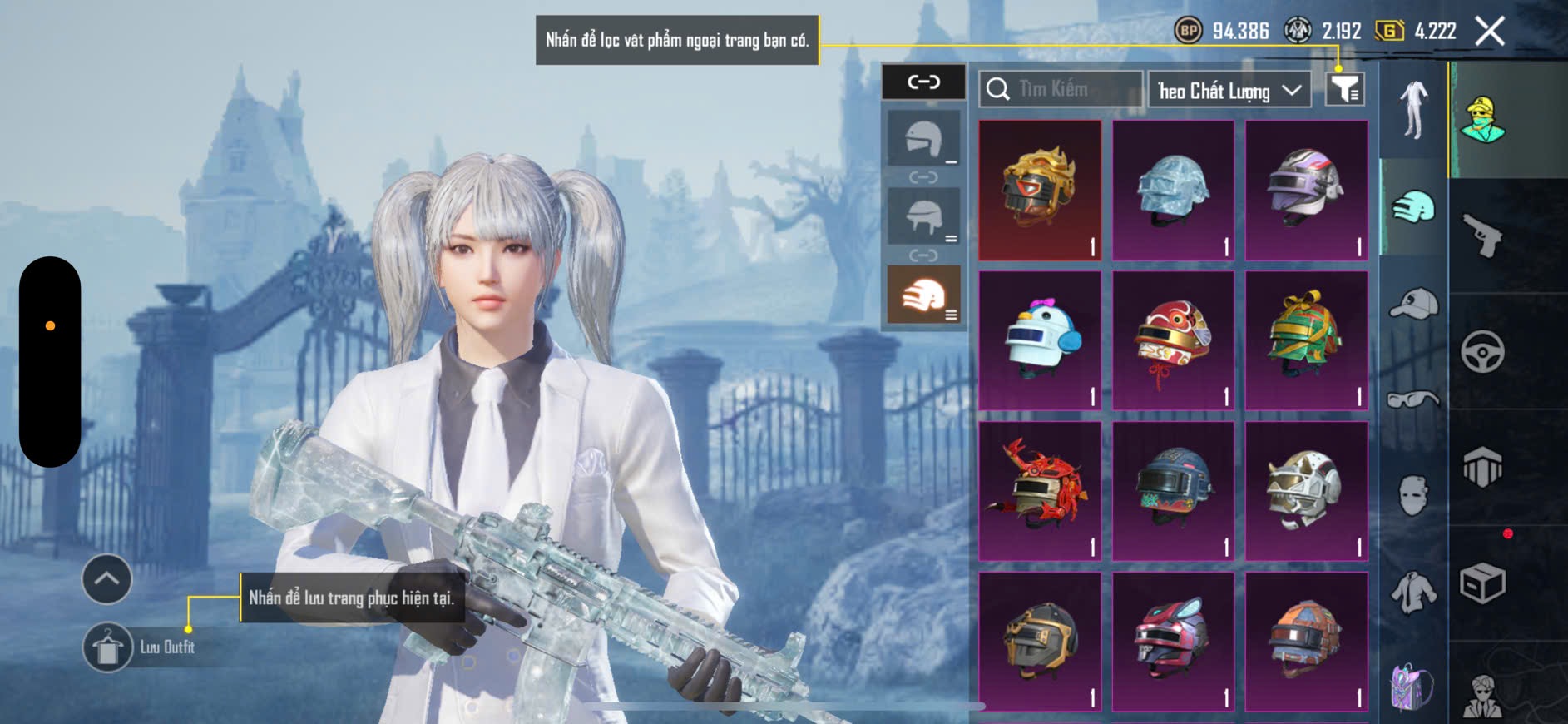Screen dimensions: 1568x724
Task: Choose the penguin helmet with pink bow
Action: [x=1040, y=340]
